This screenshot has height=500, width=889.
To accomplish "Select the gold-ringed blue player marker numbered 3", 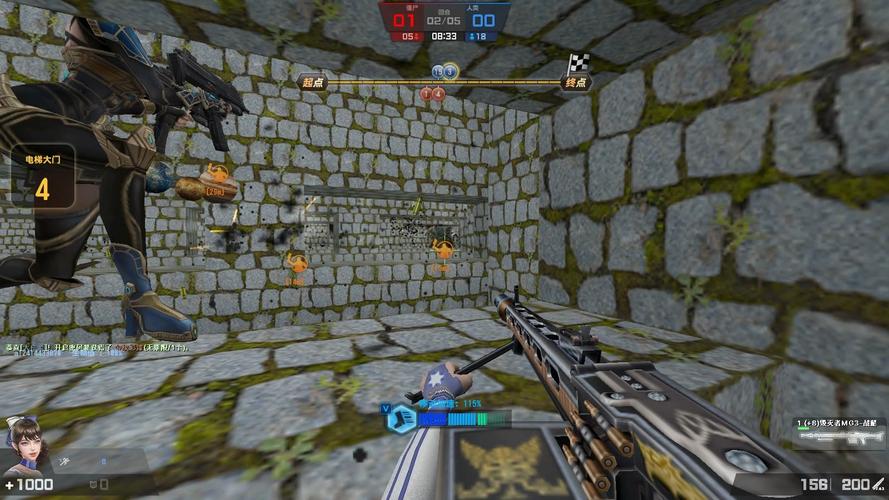I will click(x=450, y=71).
